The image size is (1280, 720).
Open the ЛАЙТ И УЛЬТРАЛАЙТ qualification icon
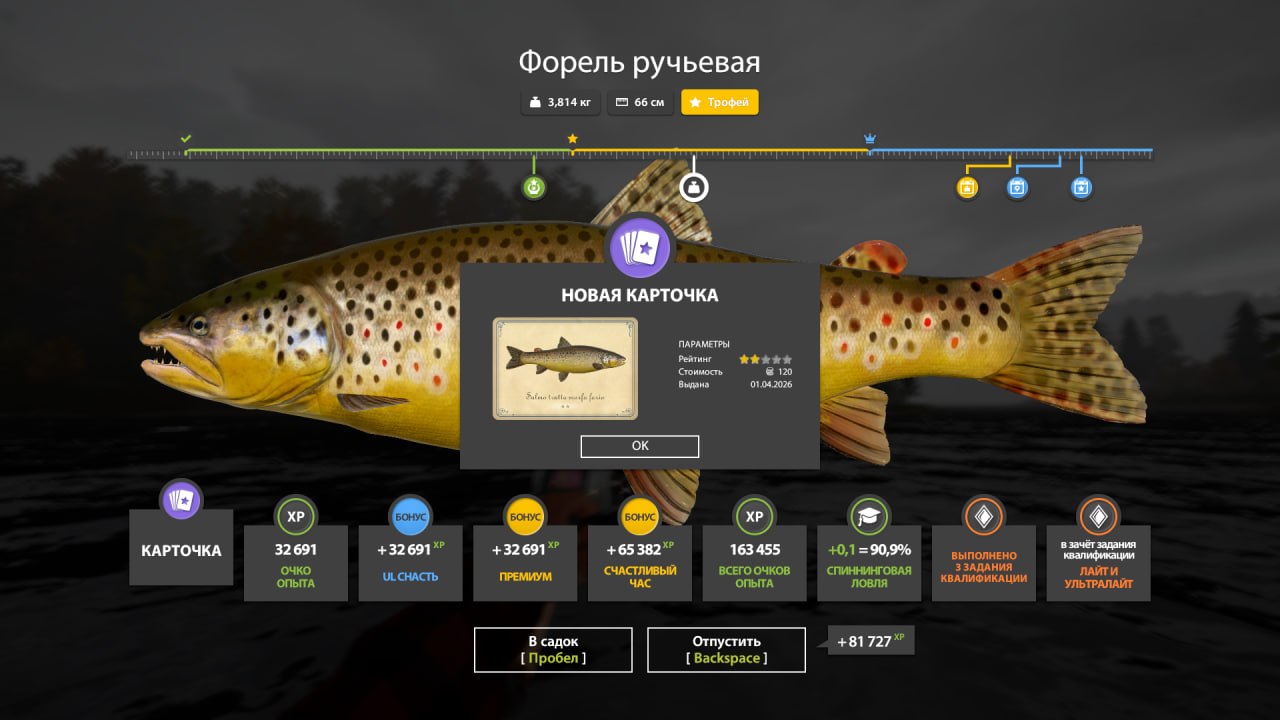[x=1098, y=517]
